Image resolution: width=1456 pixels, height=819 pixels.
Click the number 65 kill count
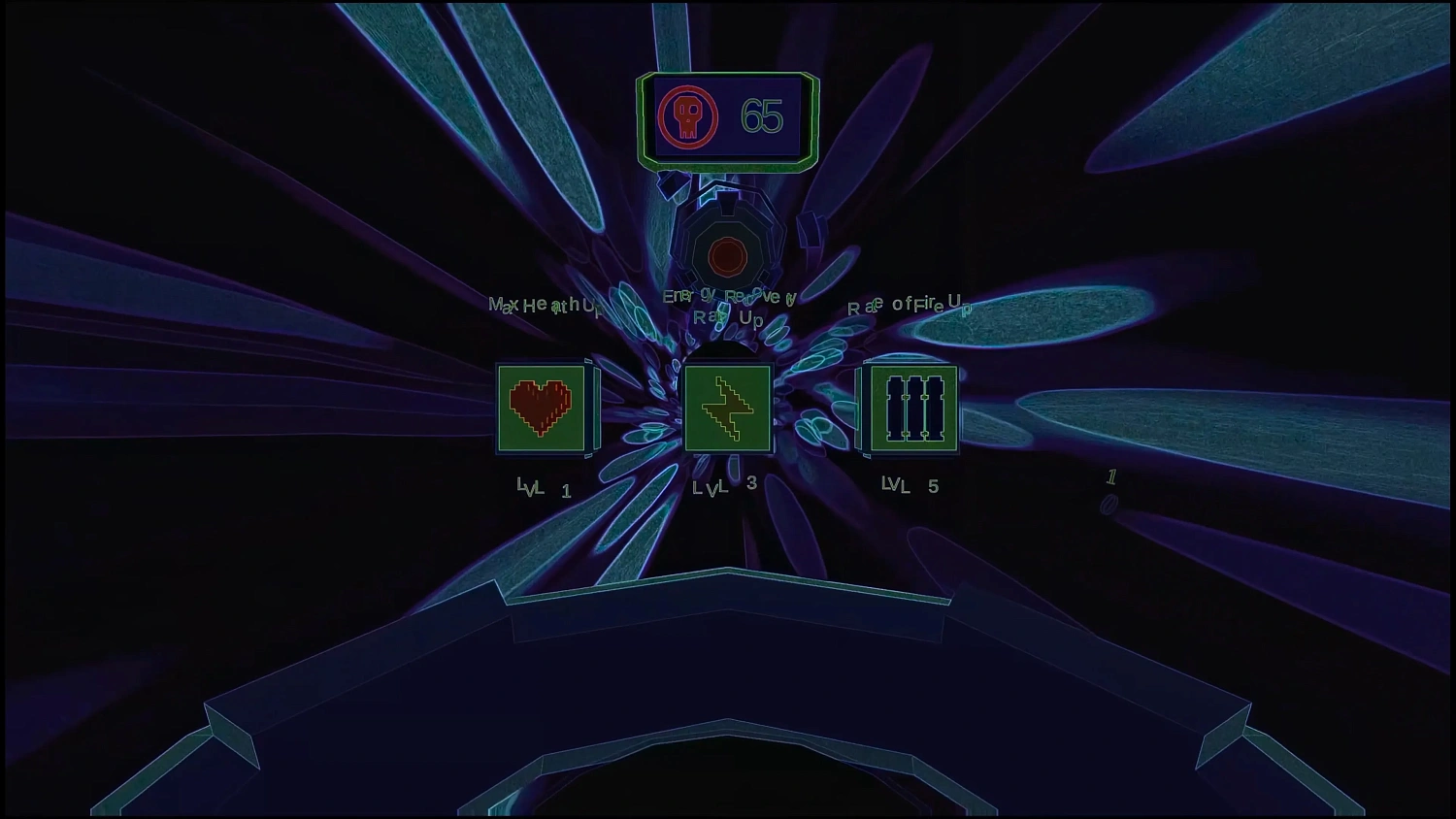[x=760, y=116]
